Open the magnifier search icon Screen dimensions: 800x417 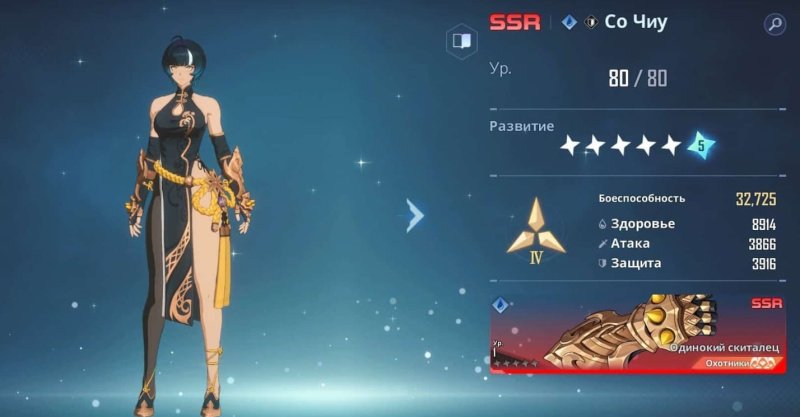[x=774, y=23]
